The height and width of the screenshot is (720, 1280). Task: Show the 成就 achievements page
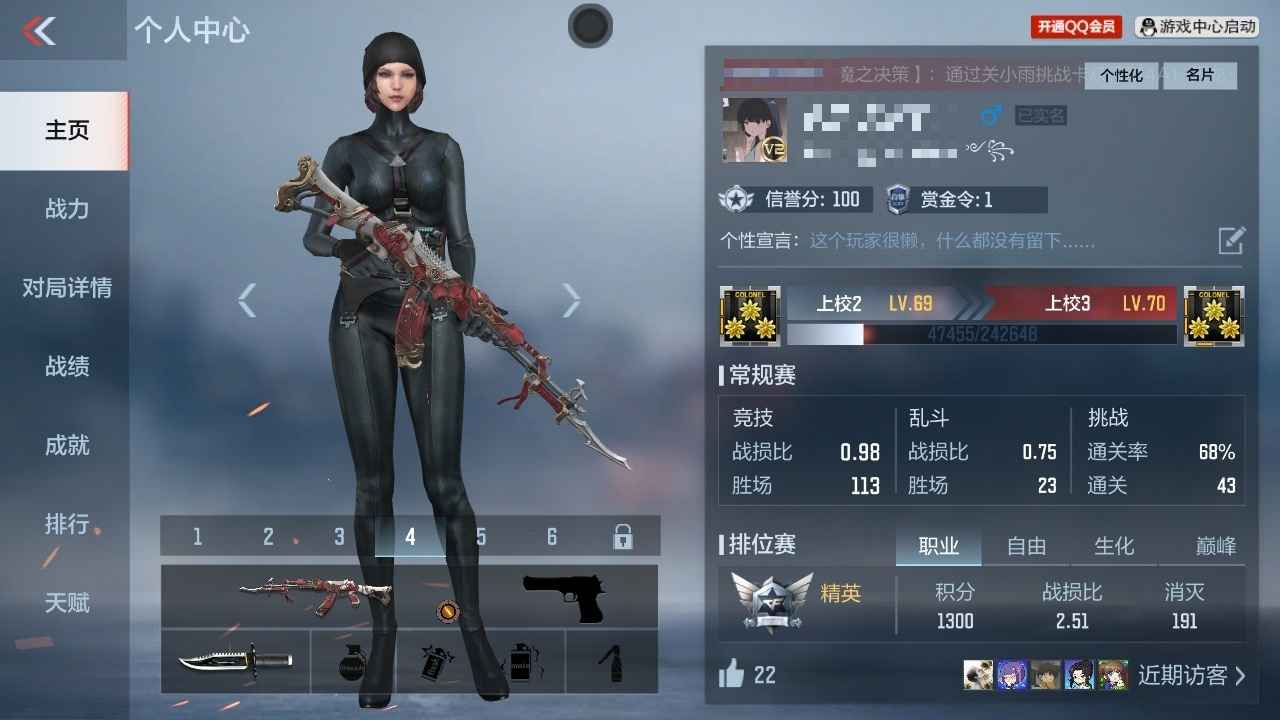[x=66, y=445]
